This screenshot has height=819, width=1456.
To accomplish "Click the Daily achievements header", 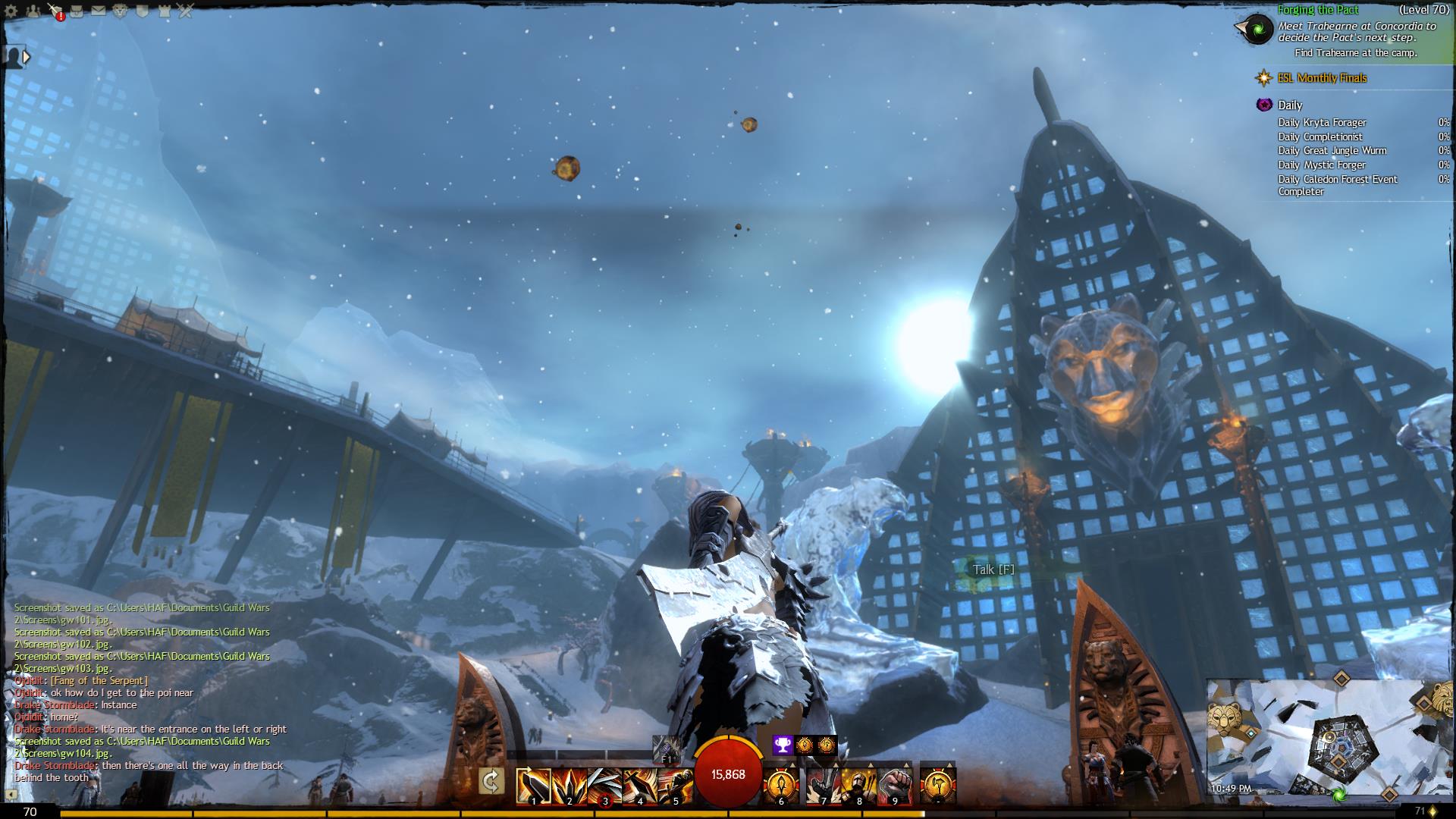I will coord(1289,105).
